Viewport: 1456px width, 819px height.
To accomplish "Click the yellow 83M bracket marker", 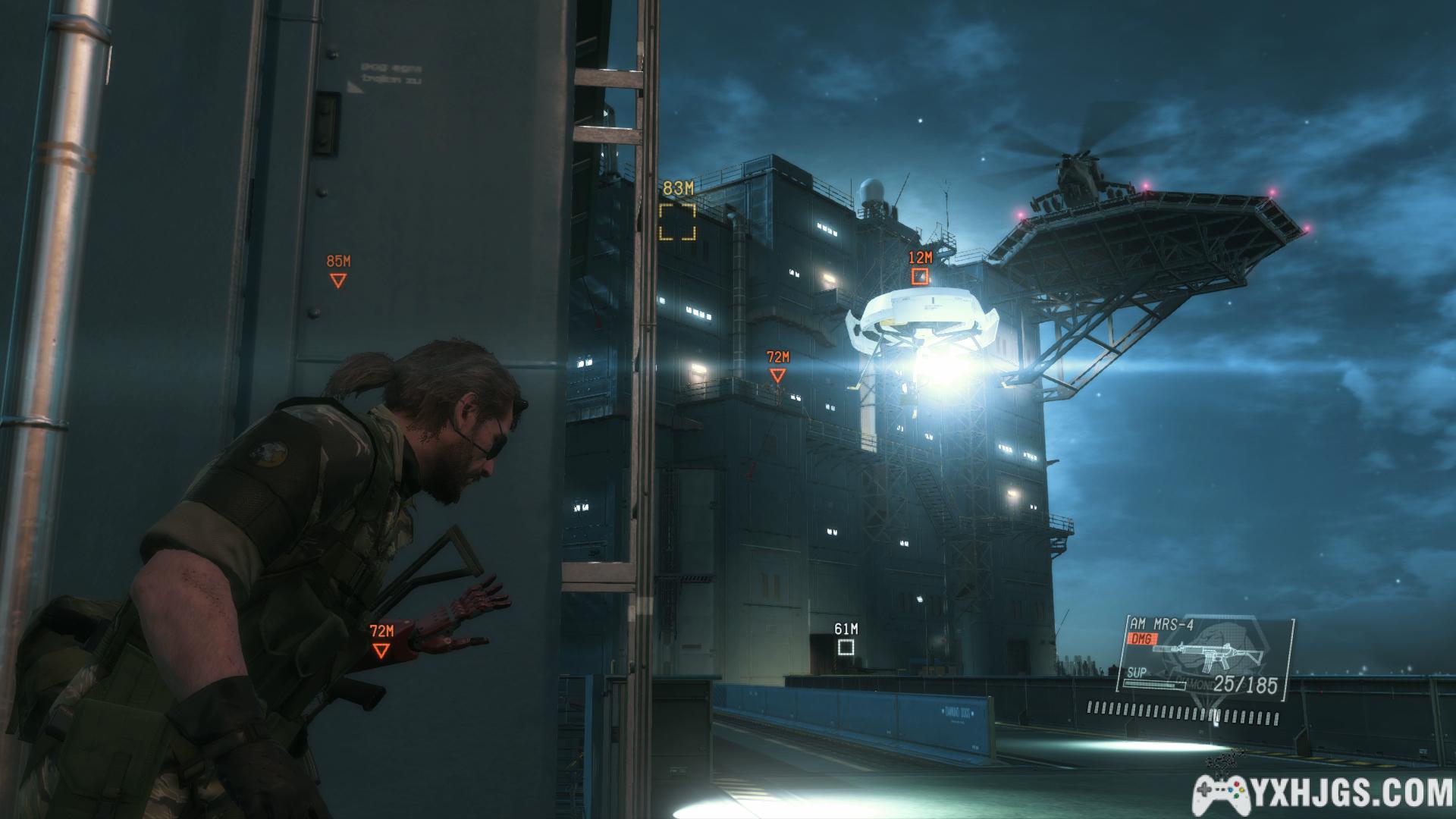I will (677, 221).
